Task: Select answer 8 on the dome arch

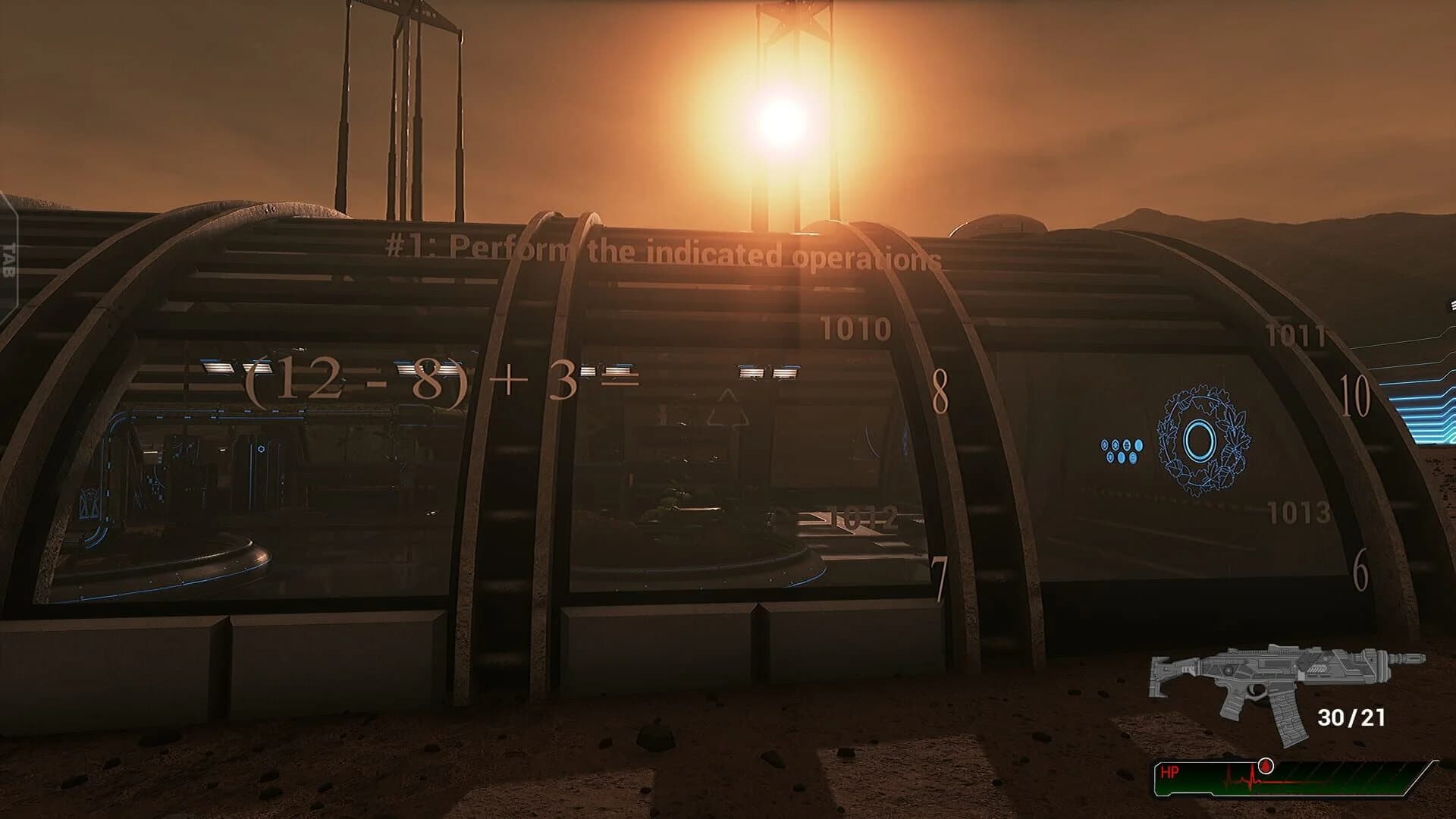Action: click(x=940, y=391)
